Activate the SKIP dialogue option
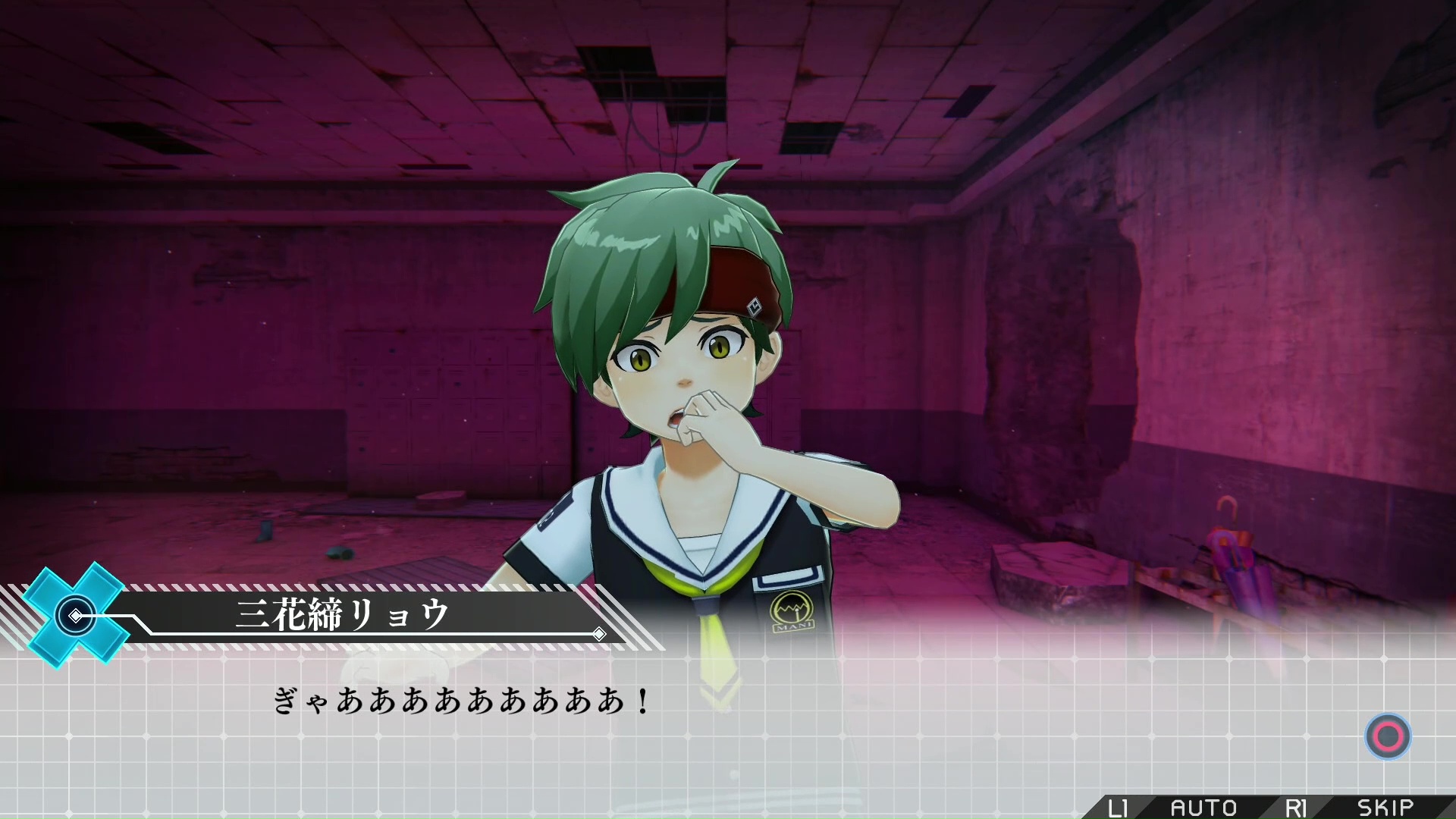1456x819 pixels. coord(1385,808)
